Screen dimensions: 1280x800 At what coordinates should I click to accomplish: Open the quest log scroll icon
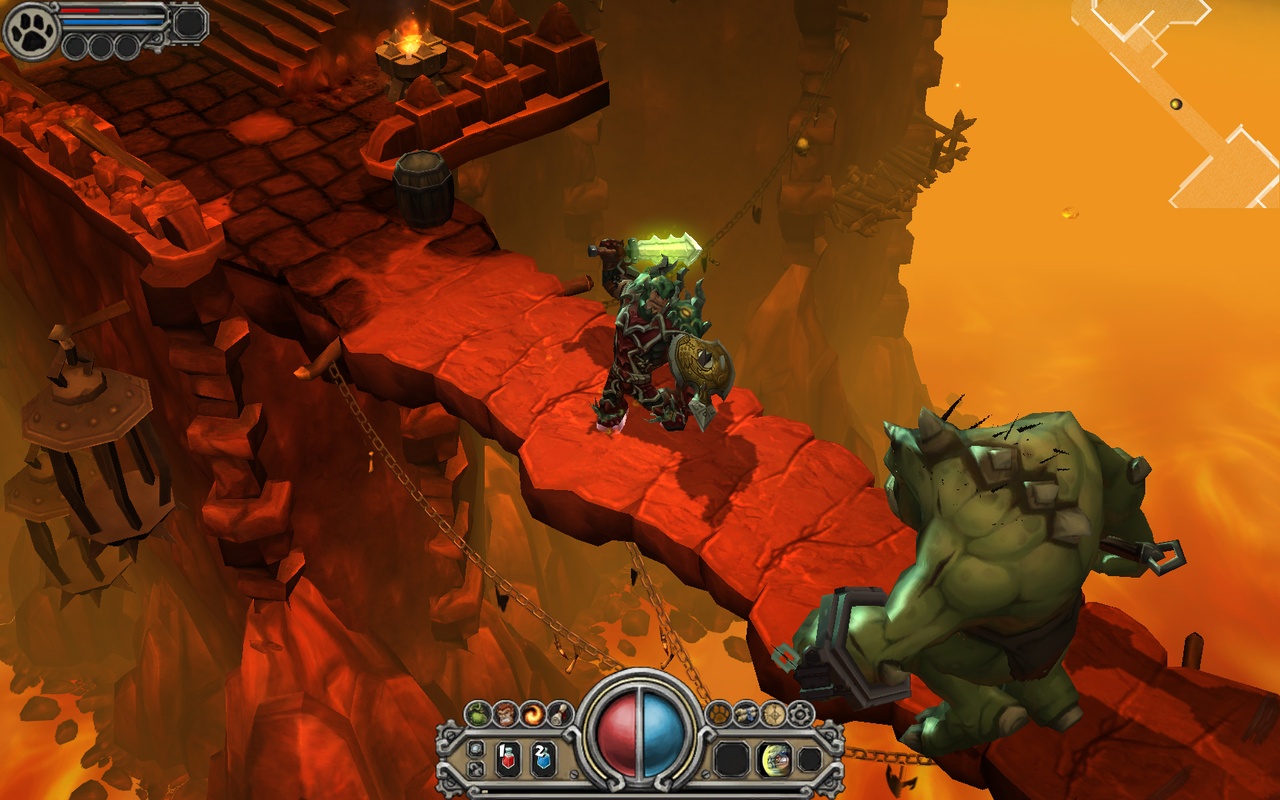pos(561,713)
